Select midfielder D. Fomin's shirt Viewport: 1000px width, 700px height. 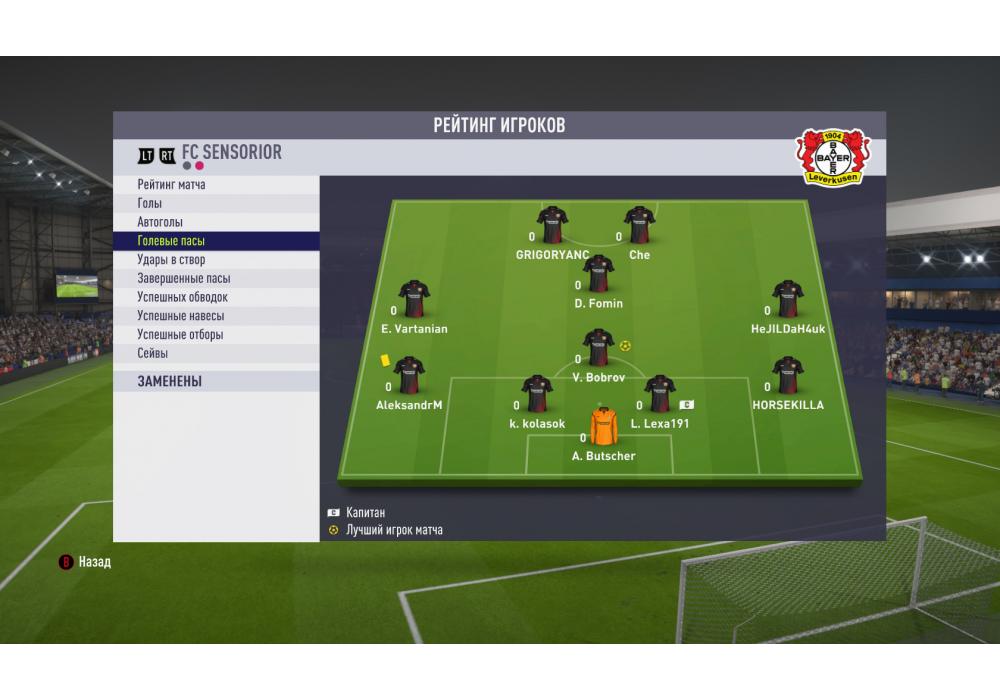click(x=599, y=274)
